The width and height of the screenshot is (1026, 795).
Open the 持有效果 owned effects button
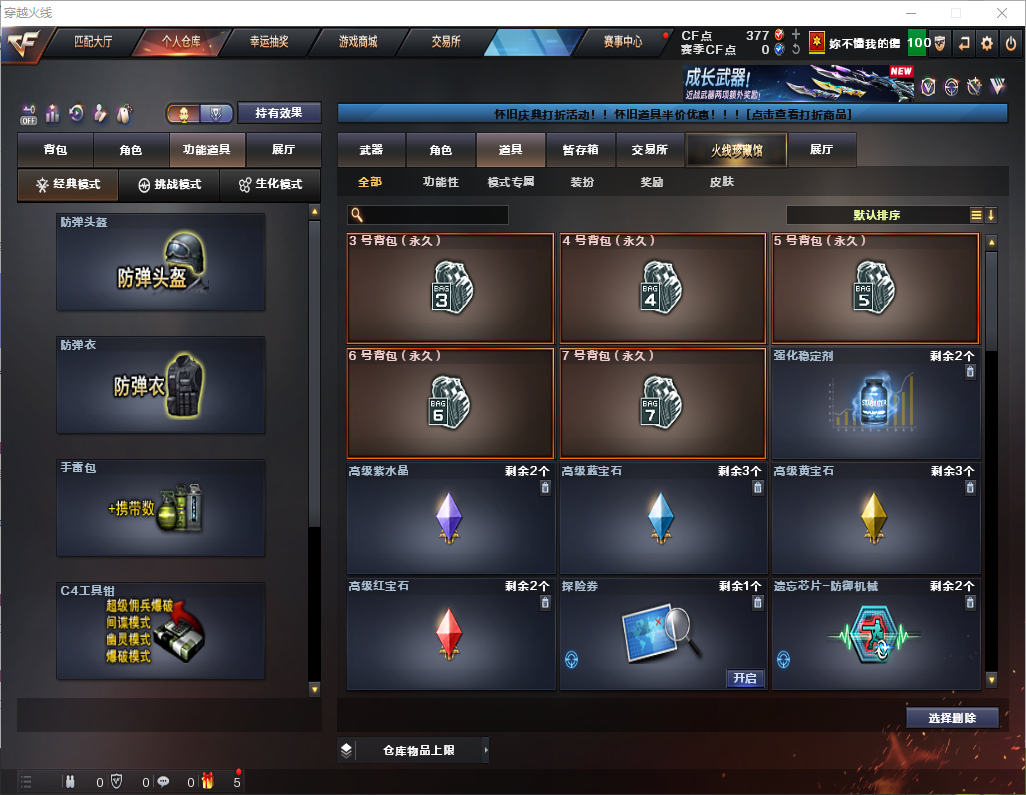pos(279,113)
